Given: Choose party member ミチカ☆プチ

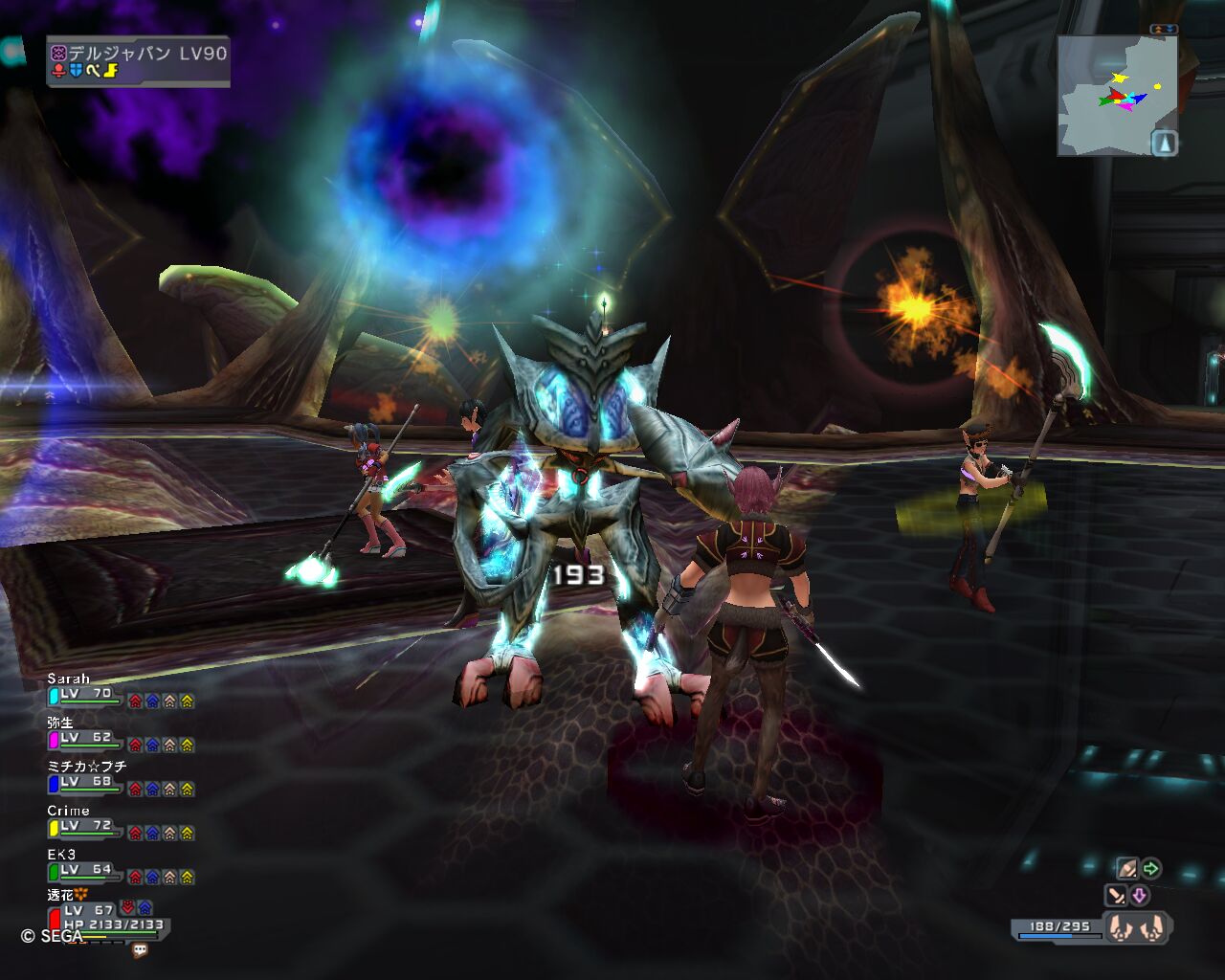Looking at the screenshot, I should 86,779.
